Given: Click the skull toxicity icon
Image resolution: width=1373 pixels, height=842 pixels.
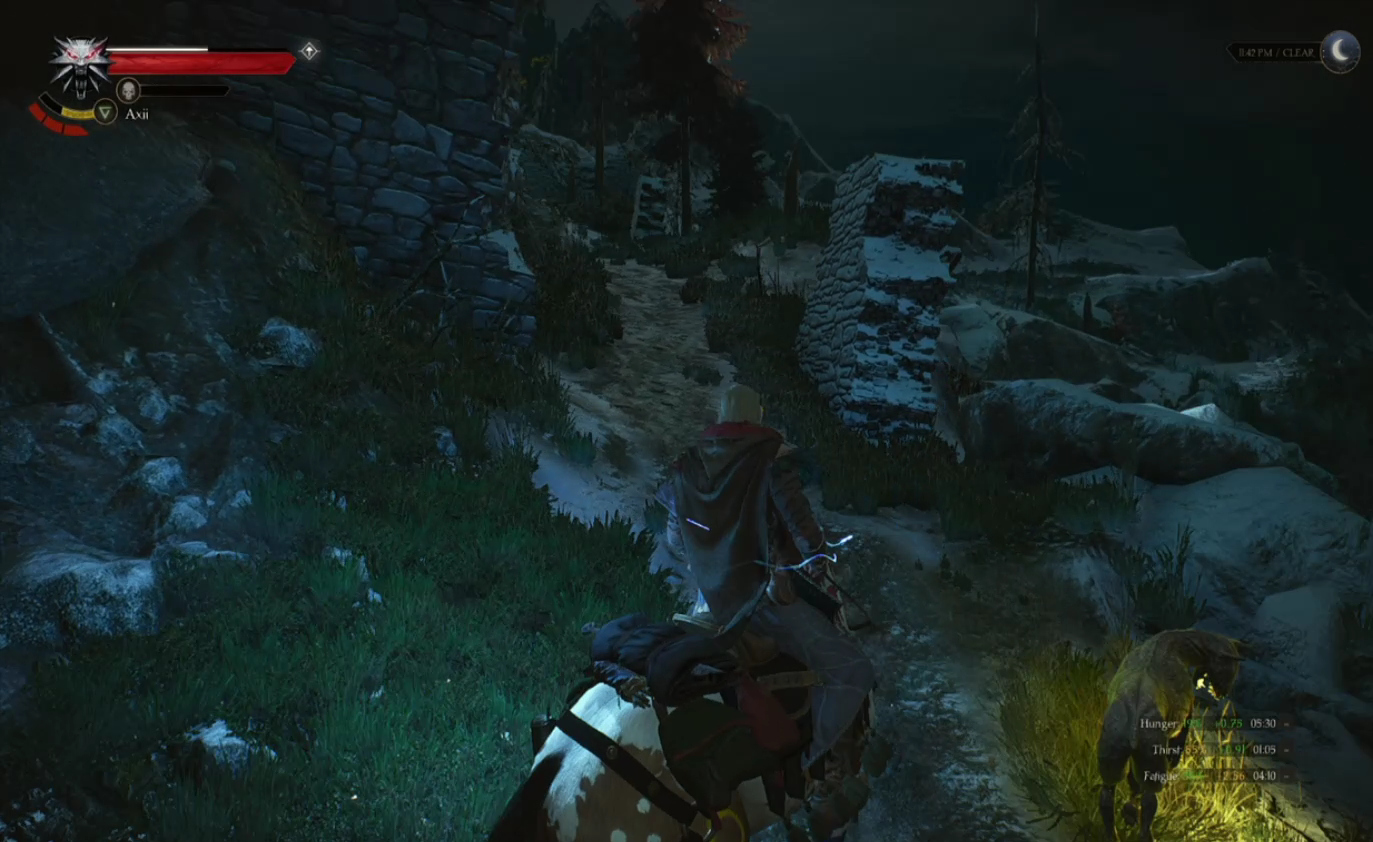Looking at the screenshot, I should point(128,90).
